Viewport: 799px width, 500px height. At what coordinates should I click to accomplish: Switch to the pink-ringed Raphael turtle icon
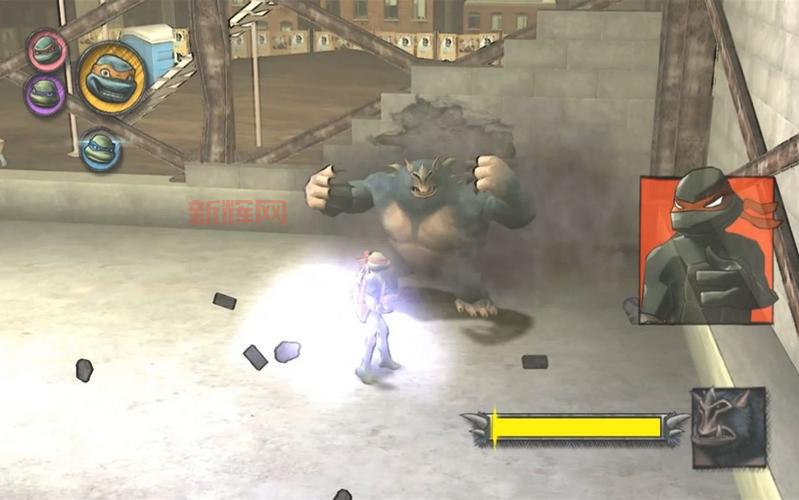[x=46, y=49]
